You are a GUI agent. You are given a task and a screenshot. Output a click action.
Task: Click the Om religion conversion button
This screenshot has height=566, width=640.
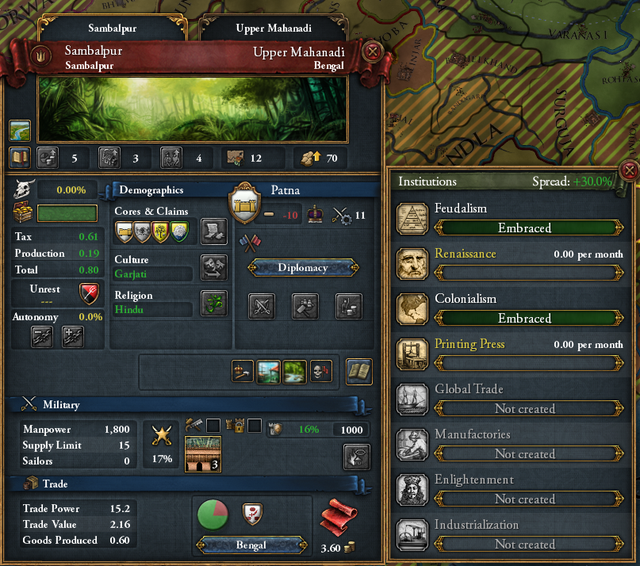(214, 304)
